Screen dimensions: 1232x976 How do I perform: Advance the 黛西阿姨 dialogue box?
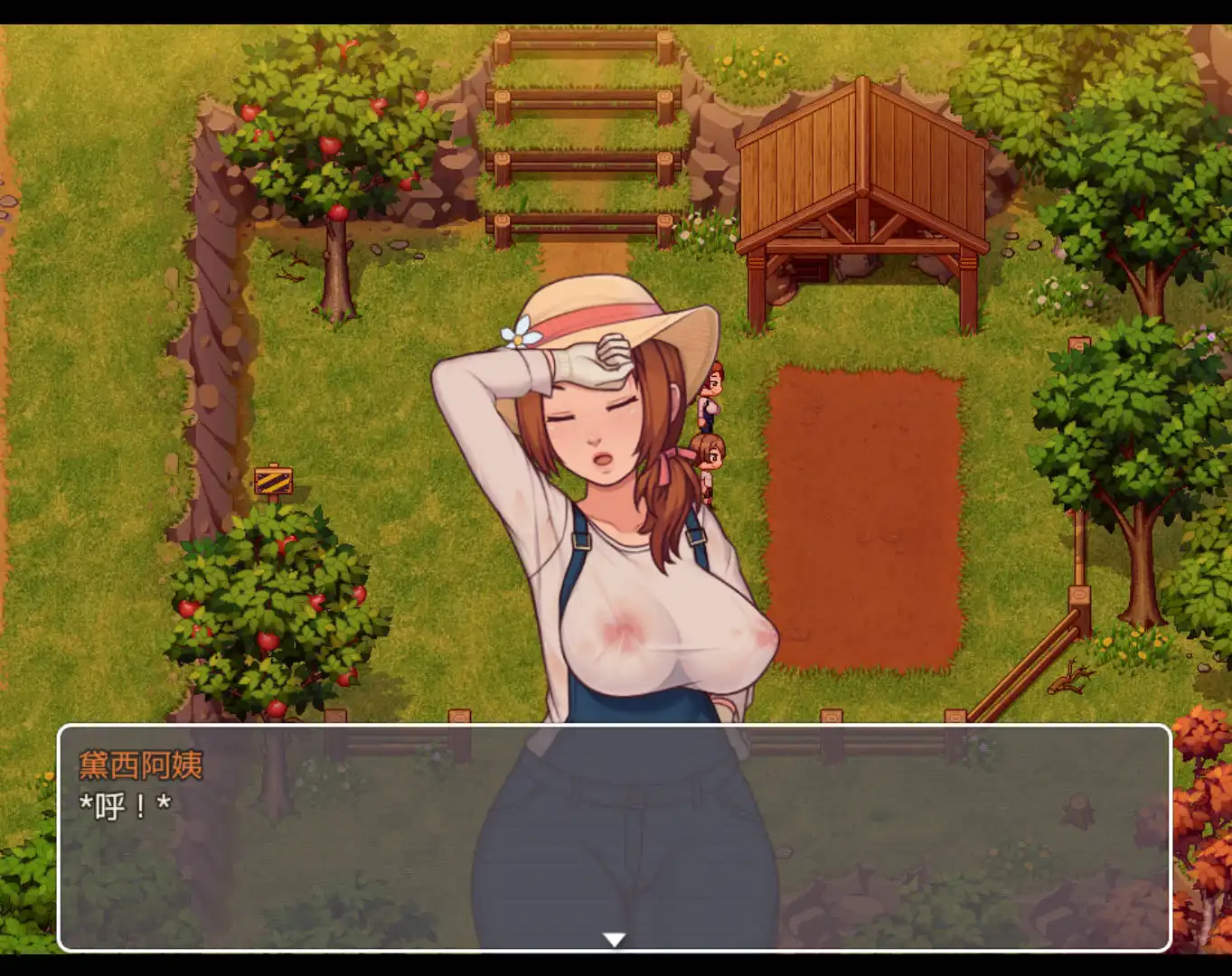click(x=615, y=837)
